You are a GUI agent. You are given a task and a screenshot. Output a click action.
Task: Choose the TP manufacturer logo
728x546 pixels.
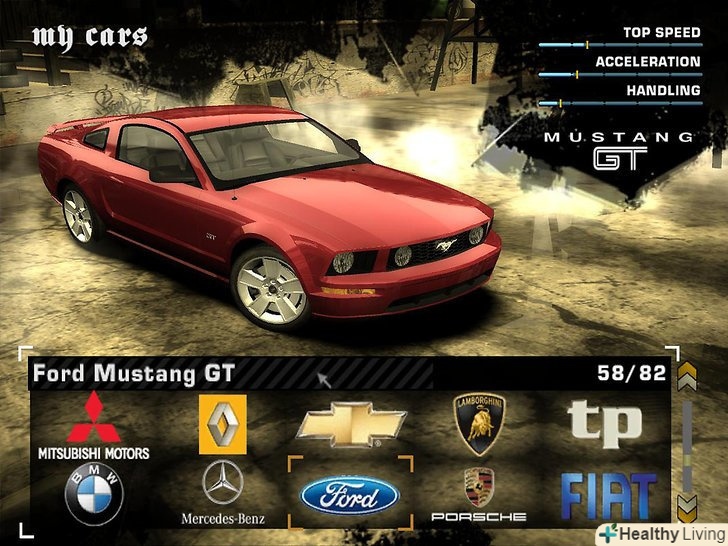tap(605, 423)
